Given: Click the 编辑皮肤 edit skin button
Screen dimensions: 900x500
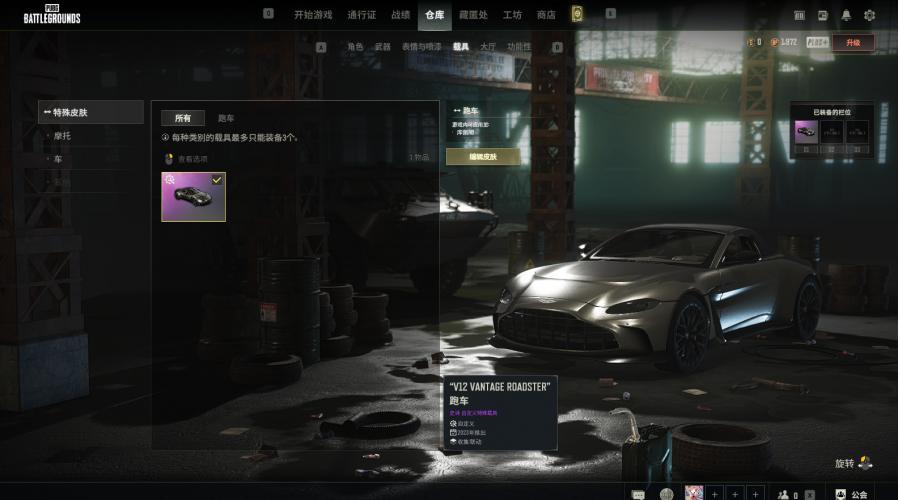Looking at the screenshot, I should coord(482,157).
